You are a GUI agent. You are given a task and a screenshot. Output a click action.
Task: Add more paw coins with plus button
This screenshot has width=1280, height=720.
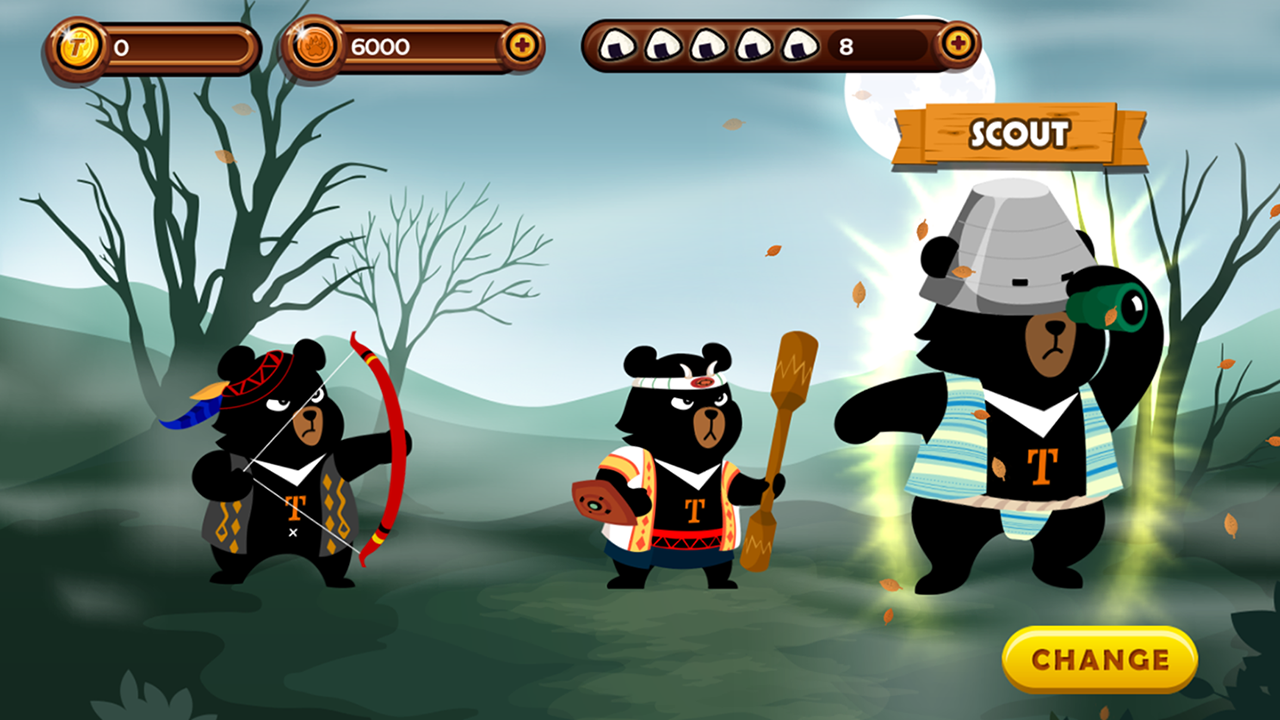point(521,46)
